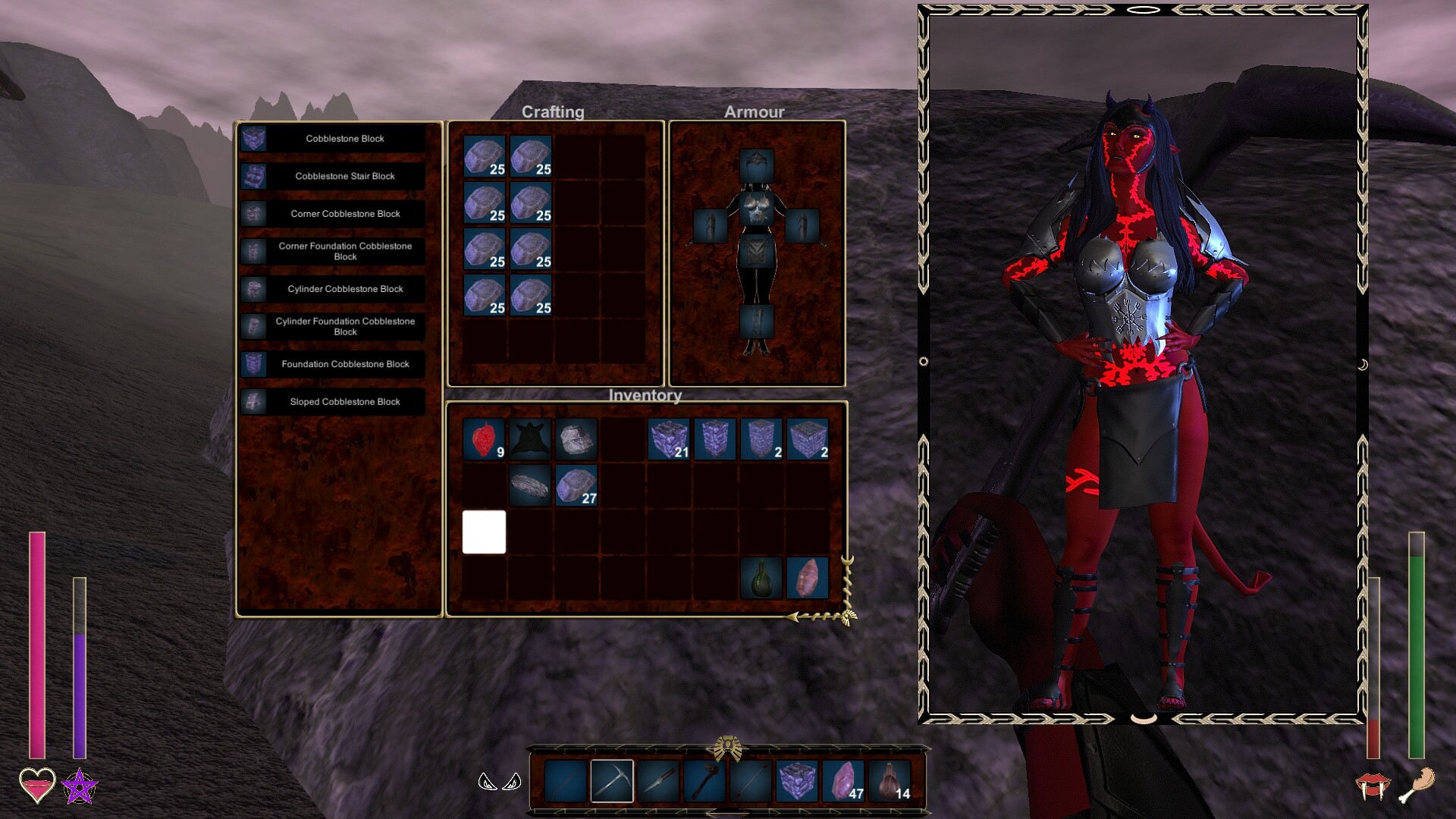Click the Armour panel header
Viewport: 1456px width, 819px height.
click(755, 111)
